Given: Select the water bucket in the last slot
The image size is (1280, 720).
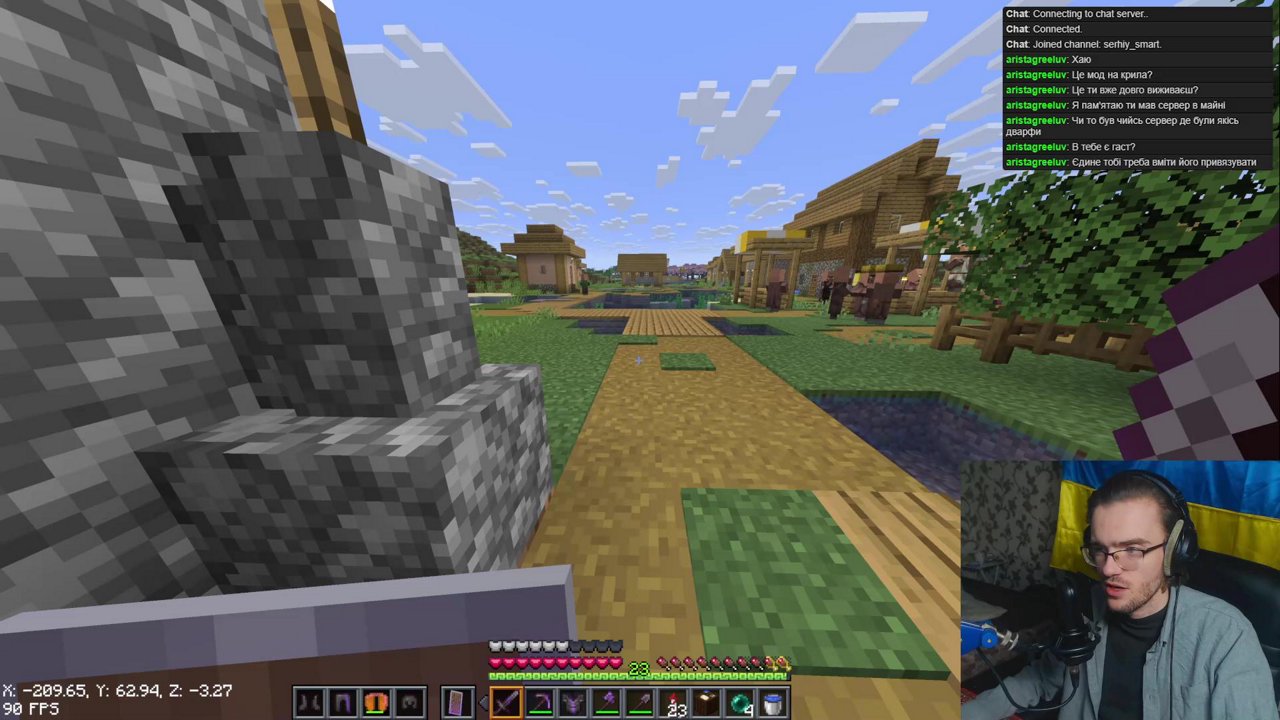Looking at the screenshot, I should click(774, 702).
